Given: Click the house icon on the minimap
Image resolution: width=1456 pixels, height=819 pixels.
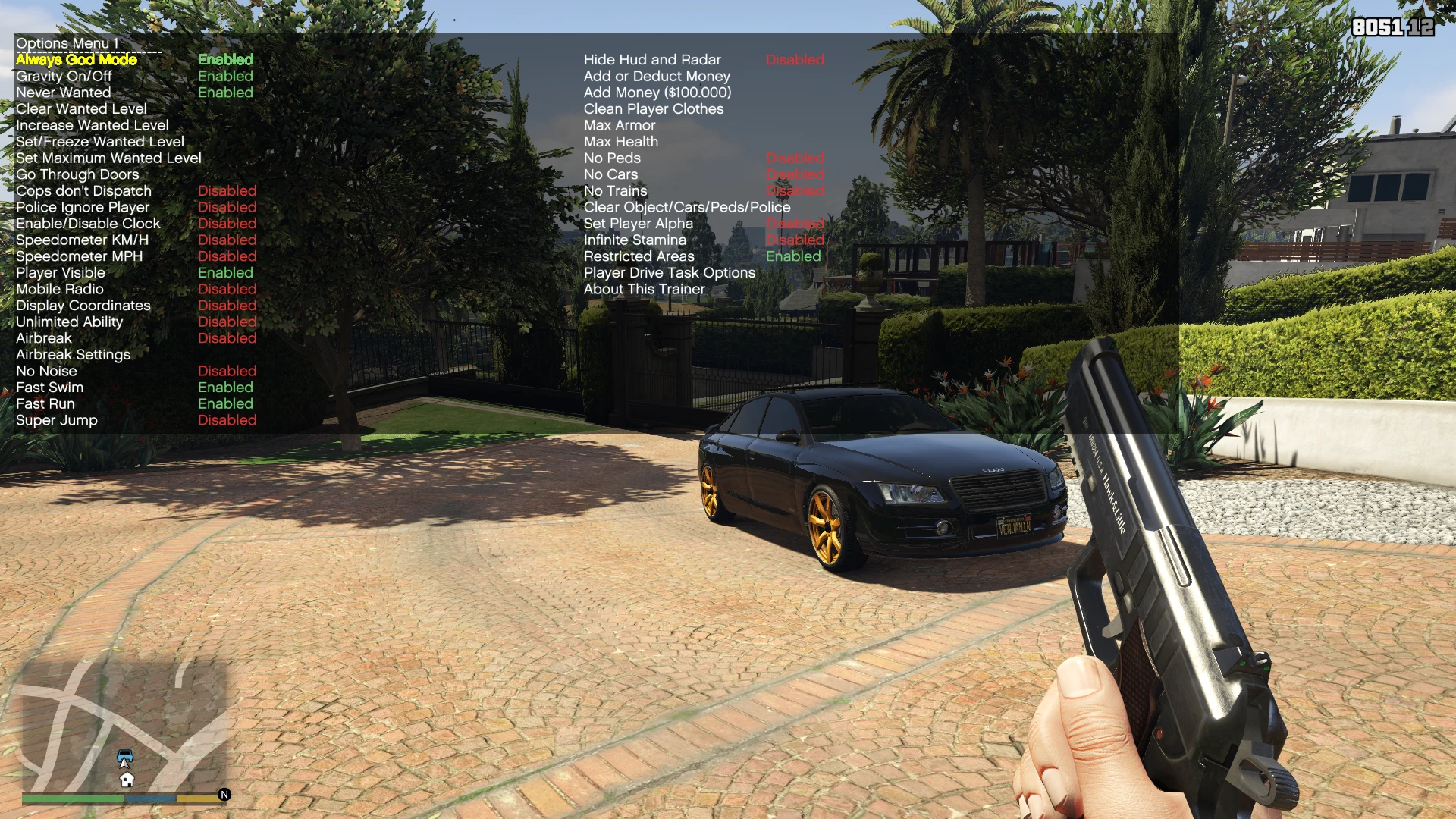Looking at the screenshot, I should (127, 779).
